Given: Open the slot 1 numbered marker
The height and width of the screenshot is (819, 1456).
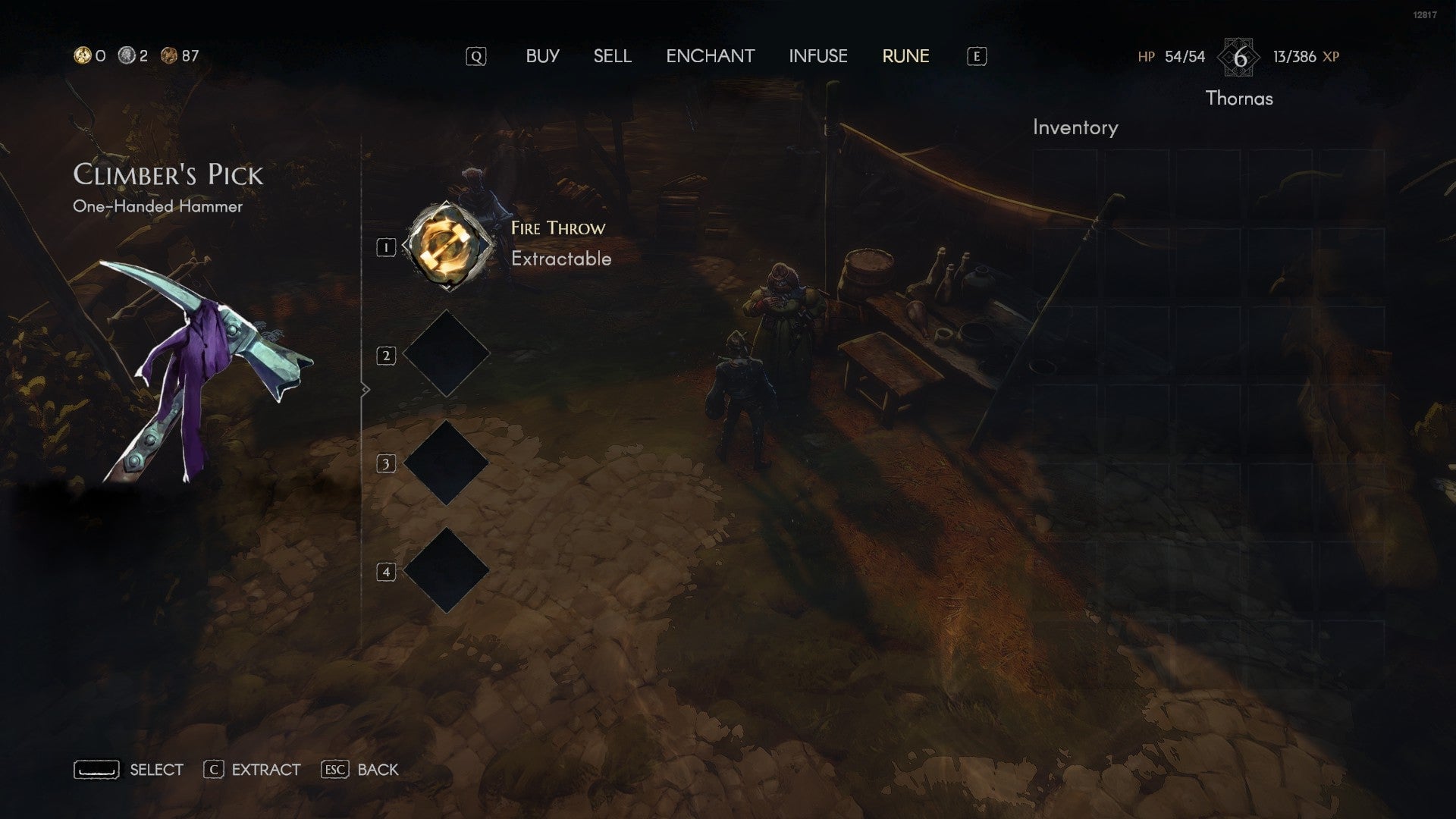Looking at the screenshot, I should (387, 246).
